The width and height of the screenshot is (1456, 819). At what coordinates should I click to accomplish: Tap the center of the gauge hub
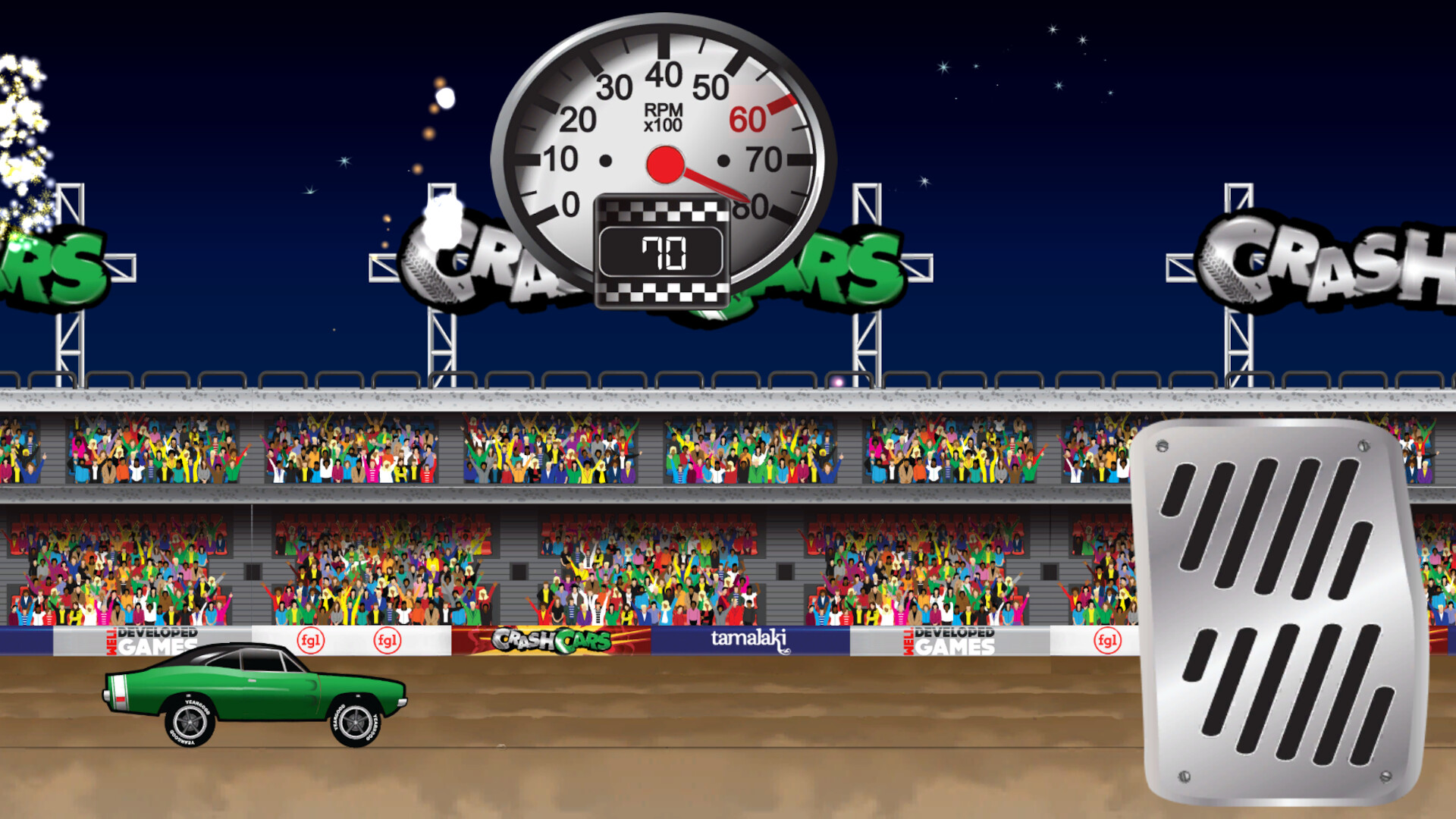click(667, 165)
